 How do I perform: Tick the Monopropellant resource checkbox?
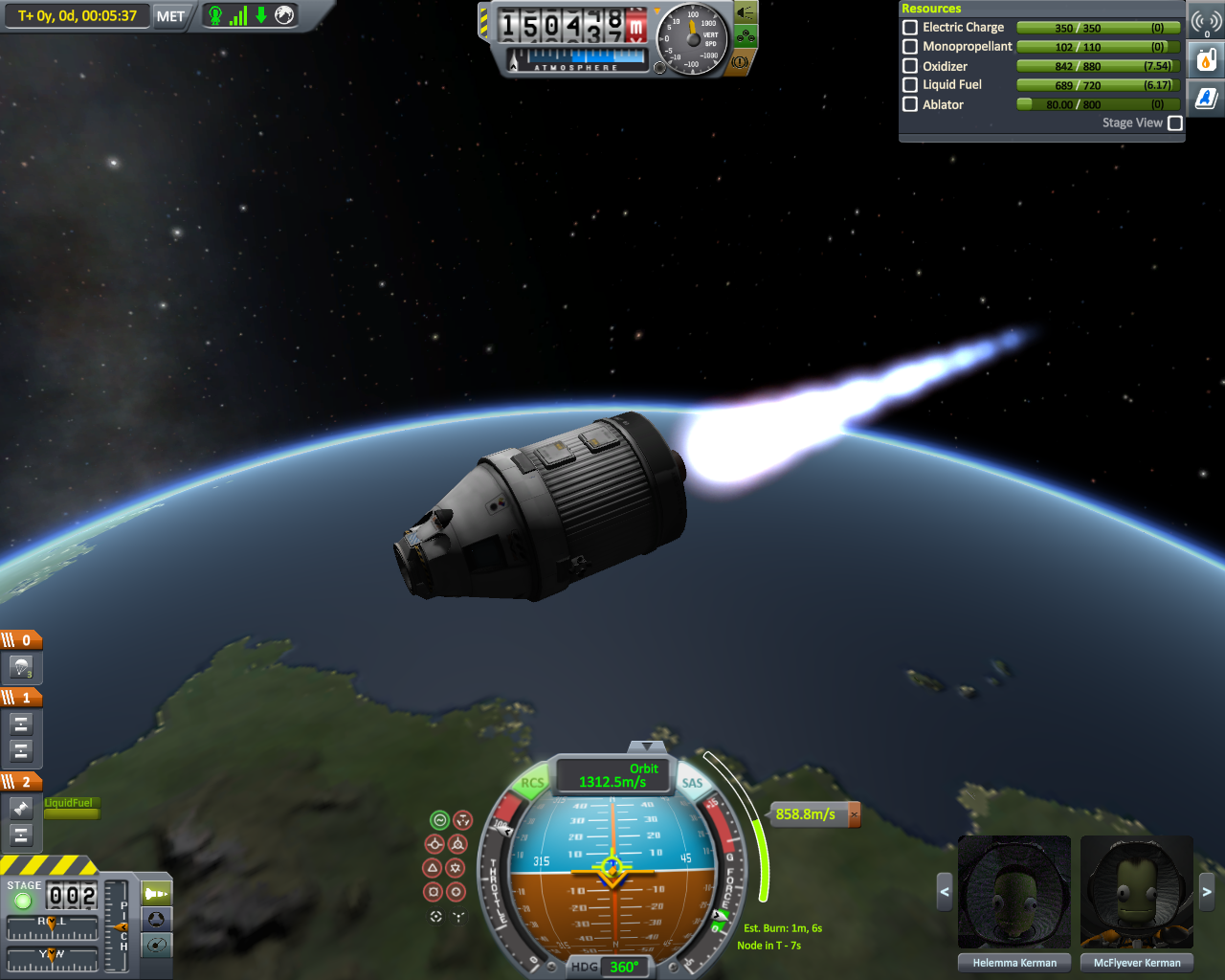point(910,46)
